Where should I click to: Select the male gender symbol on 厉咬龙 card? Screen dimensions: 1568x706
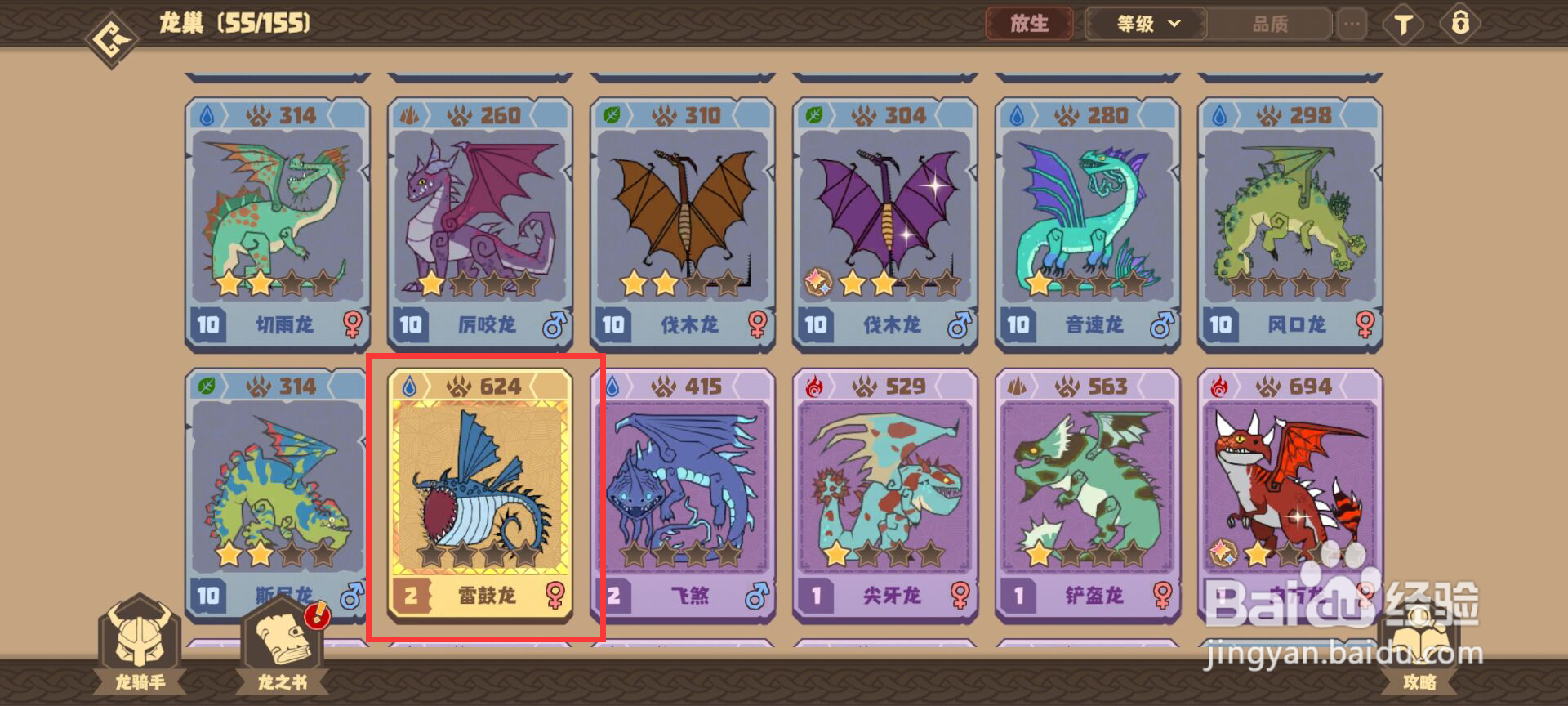pyautogui.click(x=554, y=324)
